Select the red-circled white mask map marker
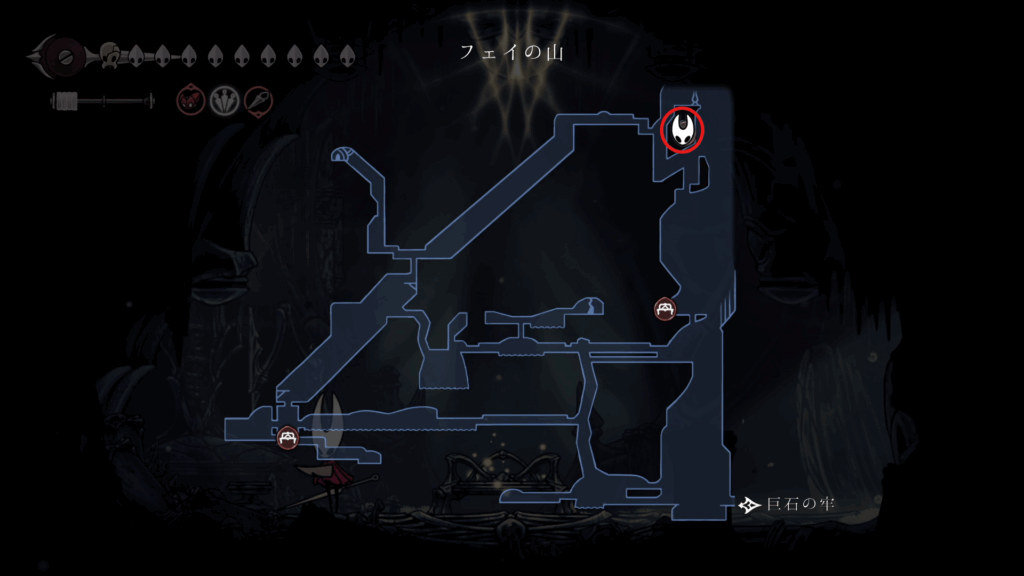 pyautogui.click(x=684, y=130)
